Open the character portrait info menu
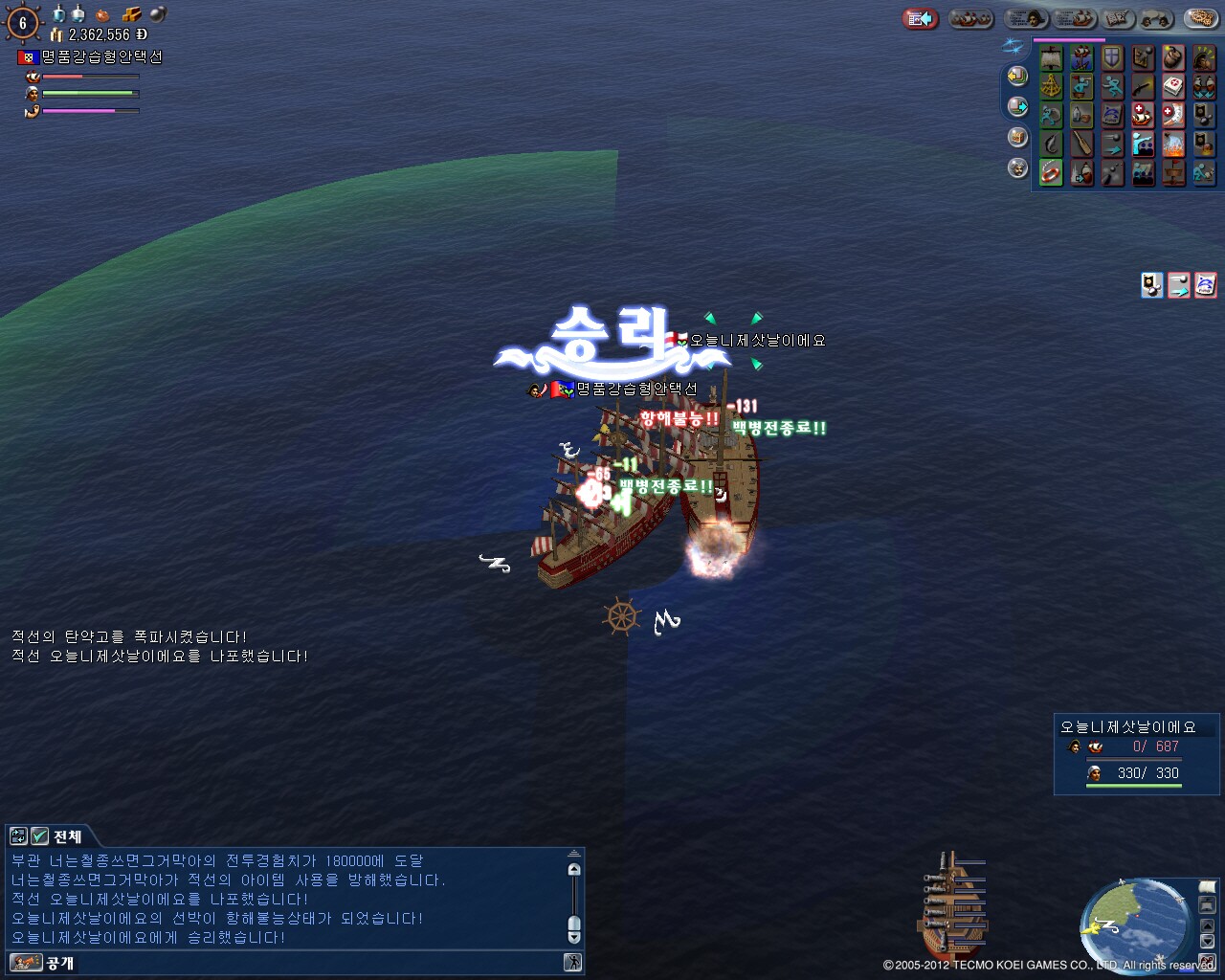The image size is (1225, 980). (x=1026, y=19)
